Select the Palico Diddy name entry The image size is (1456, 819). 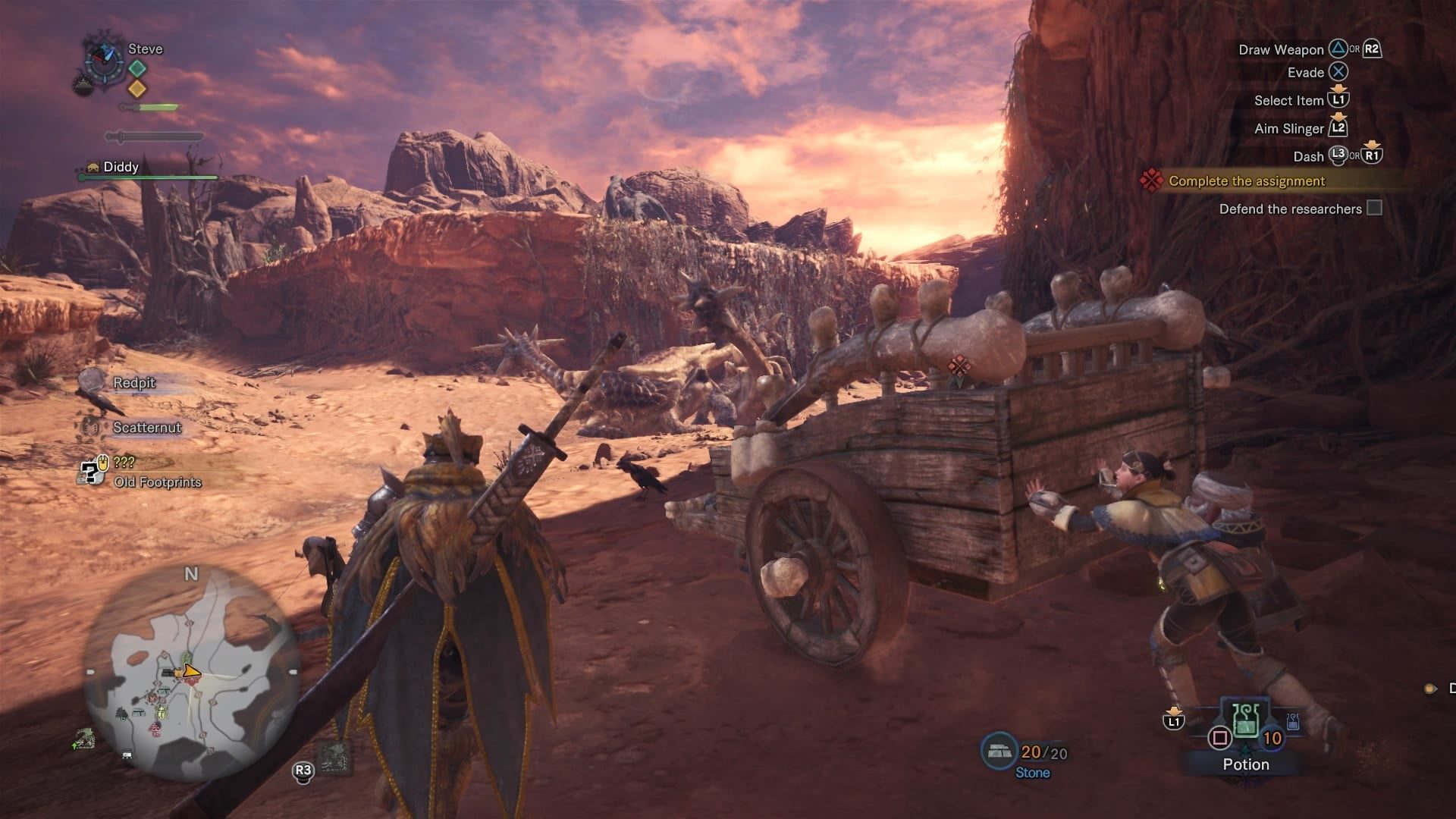[x=121, y=167]
